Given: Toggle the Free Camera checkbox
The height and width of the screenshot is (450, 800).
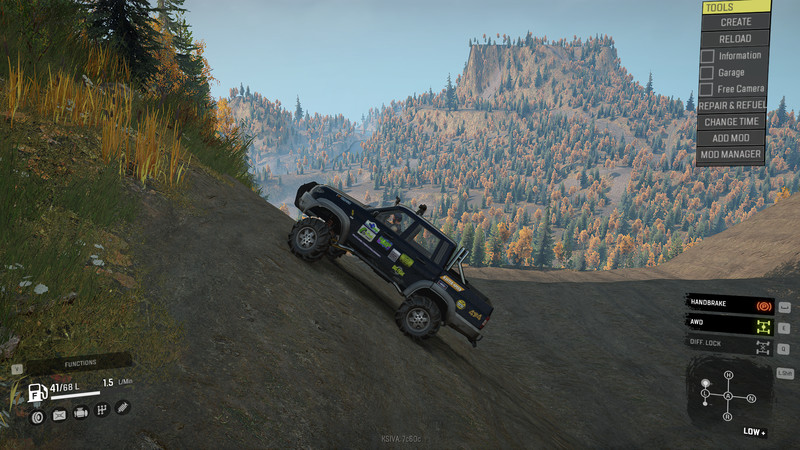Looking at the screenshot, I should click(x=707, y=88).
